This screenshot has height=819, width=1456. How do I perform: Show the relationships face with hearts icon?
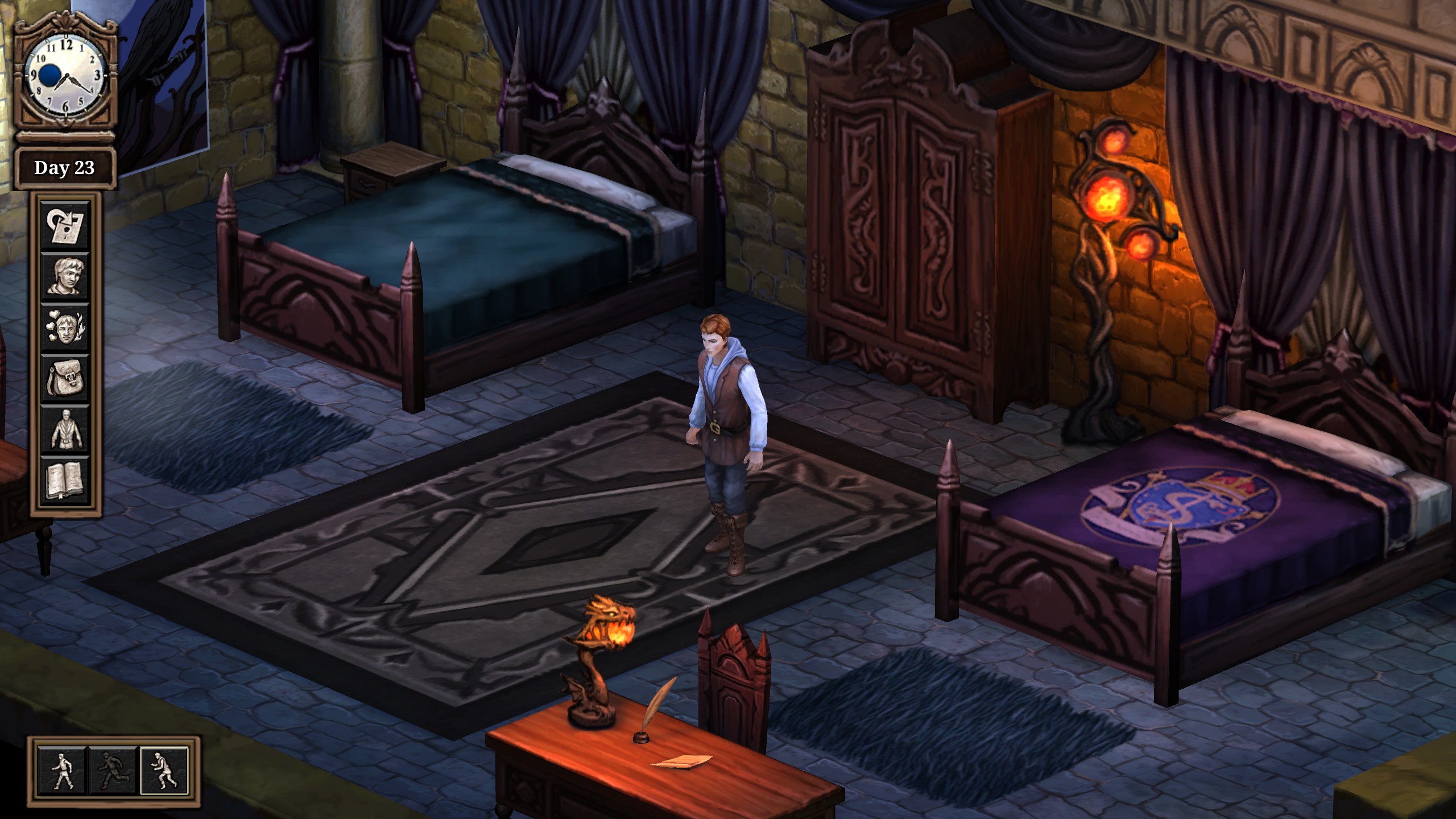coord(65,327)
